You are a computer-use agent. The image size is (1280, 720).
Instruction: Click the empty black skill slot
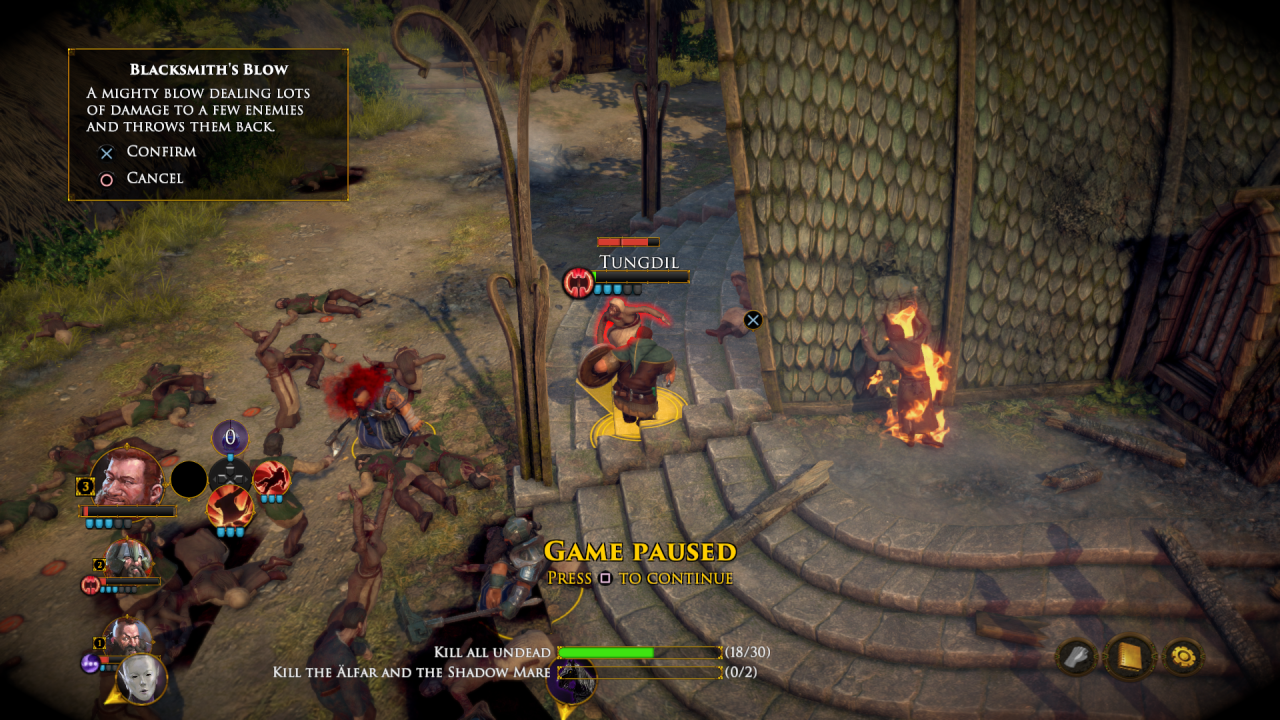[189, 479]
